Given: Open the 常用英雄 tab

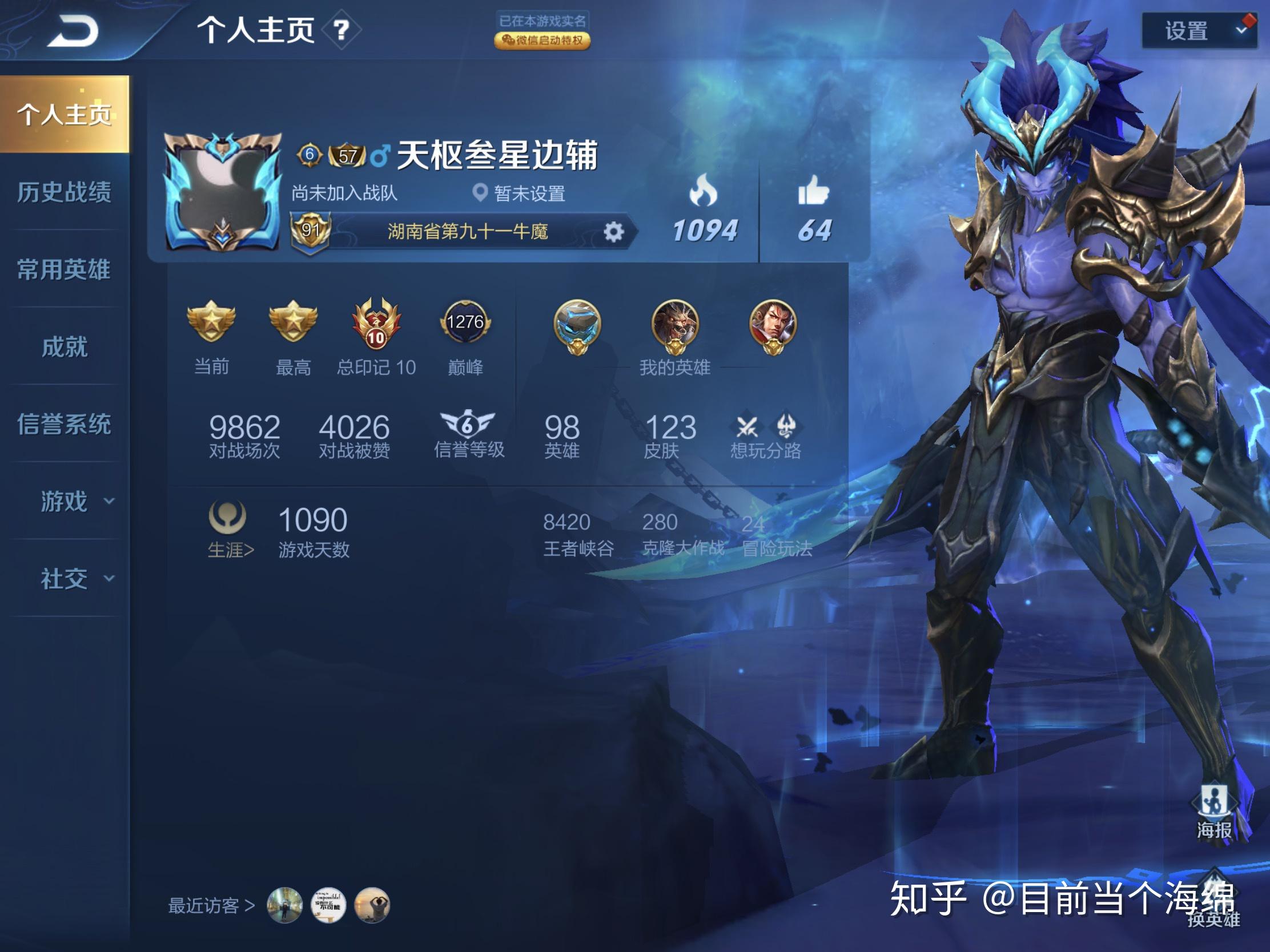Looking at the screenshot, I should pos(65,270).
